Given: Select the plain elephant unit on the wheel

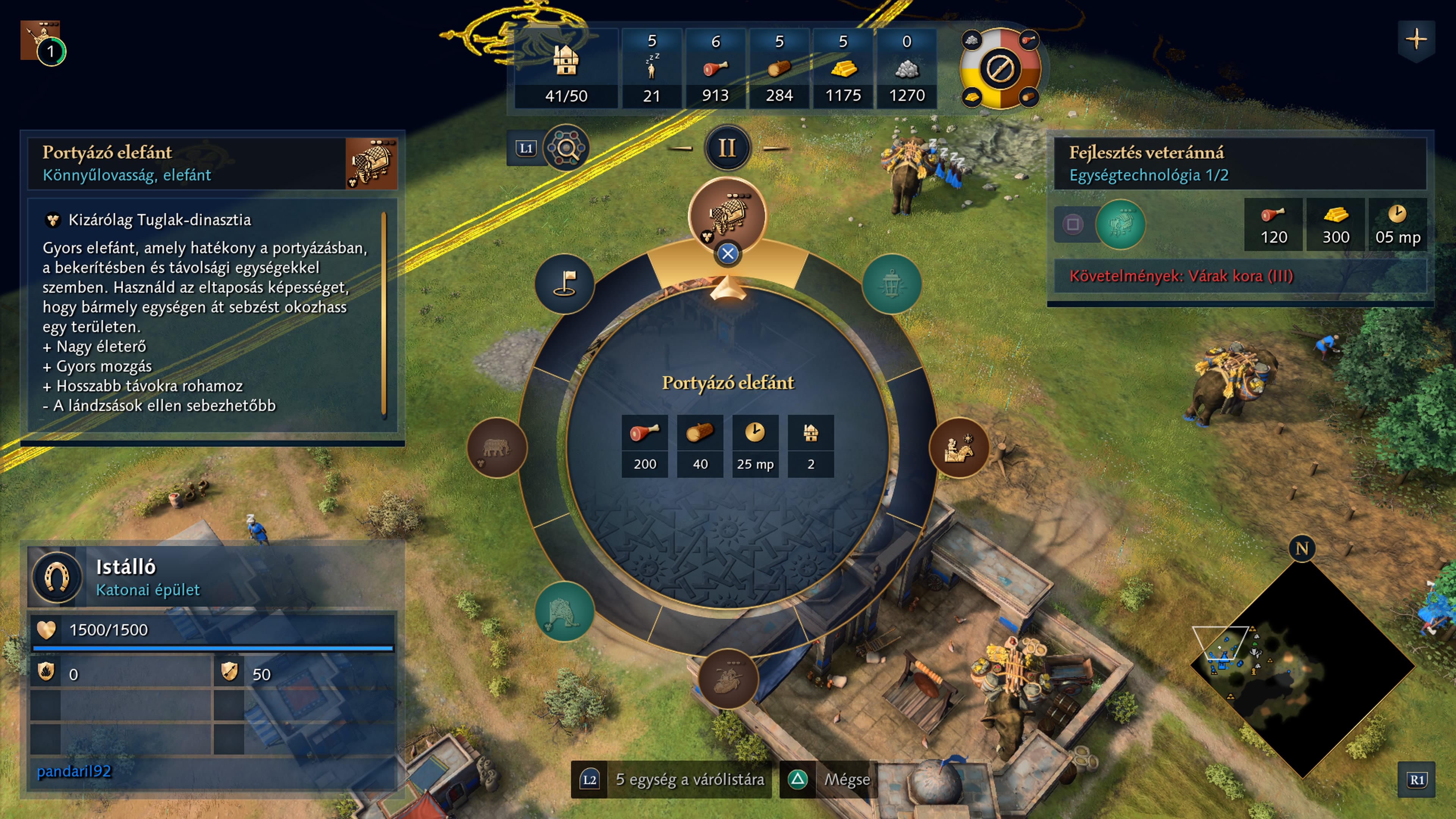Looking at the screenshot, I should coord(496,448).
